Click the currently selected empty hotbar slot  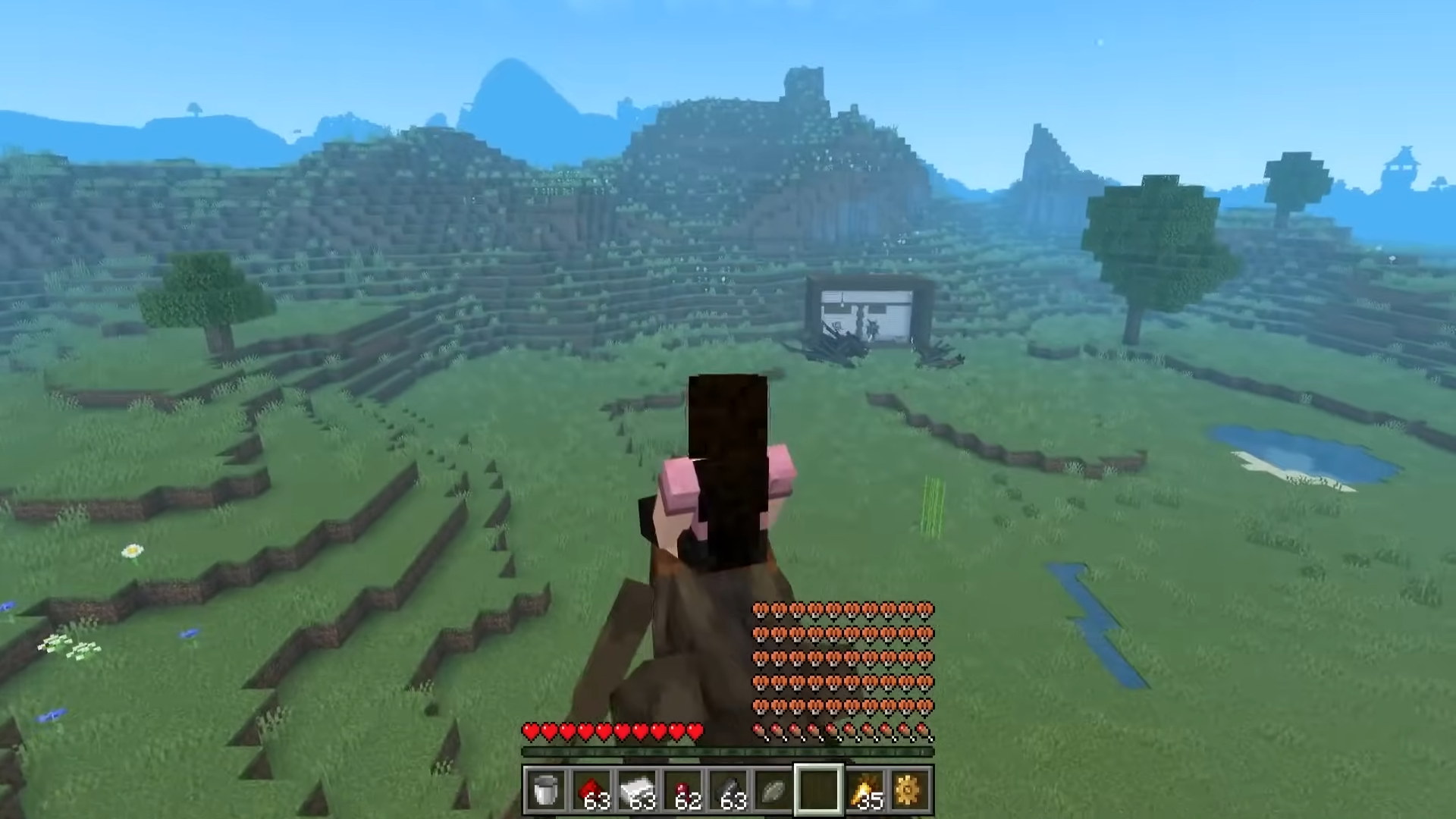817,789
